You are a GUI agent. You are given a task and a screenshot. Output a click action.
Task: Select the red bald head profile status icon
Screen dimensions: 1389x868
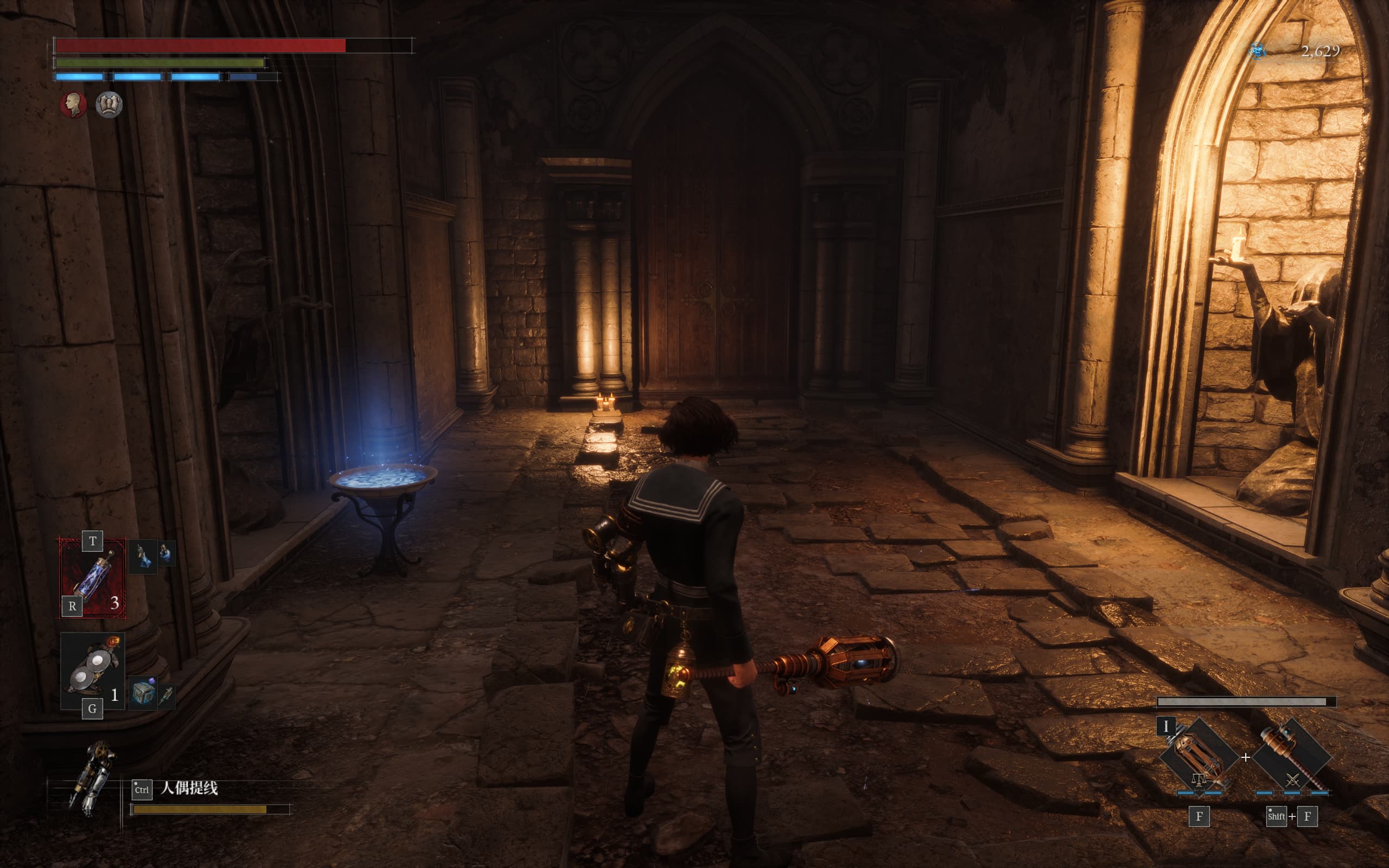(73, 105)
